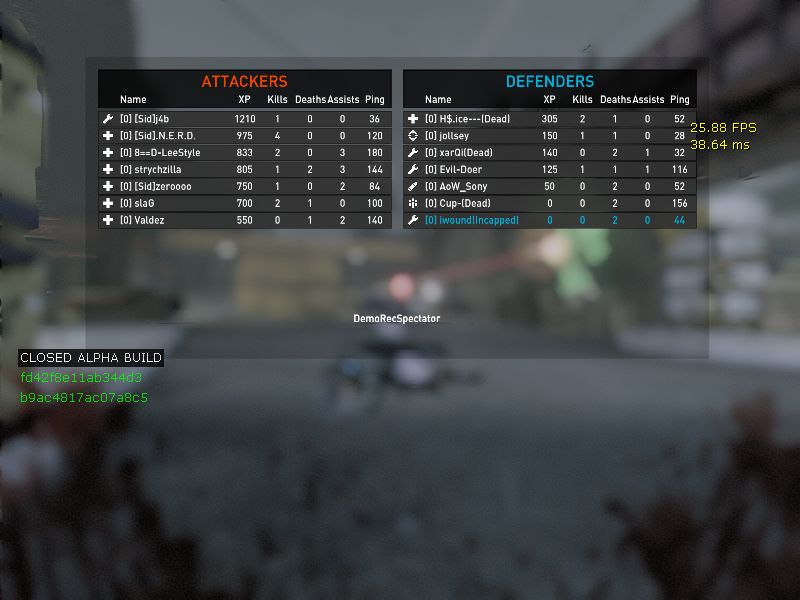
Task: Click on player Valdez's row
Action: point(244,220)
